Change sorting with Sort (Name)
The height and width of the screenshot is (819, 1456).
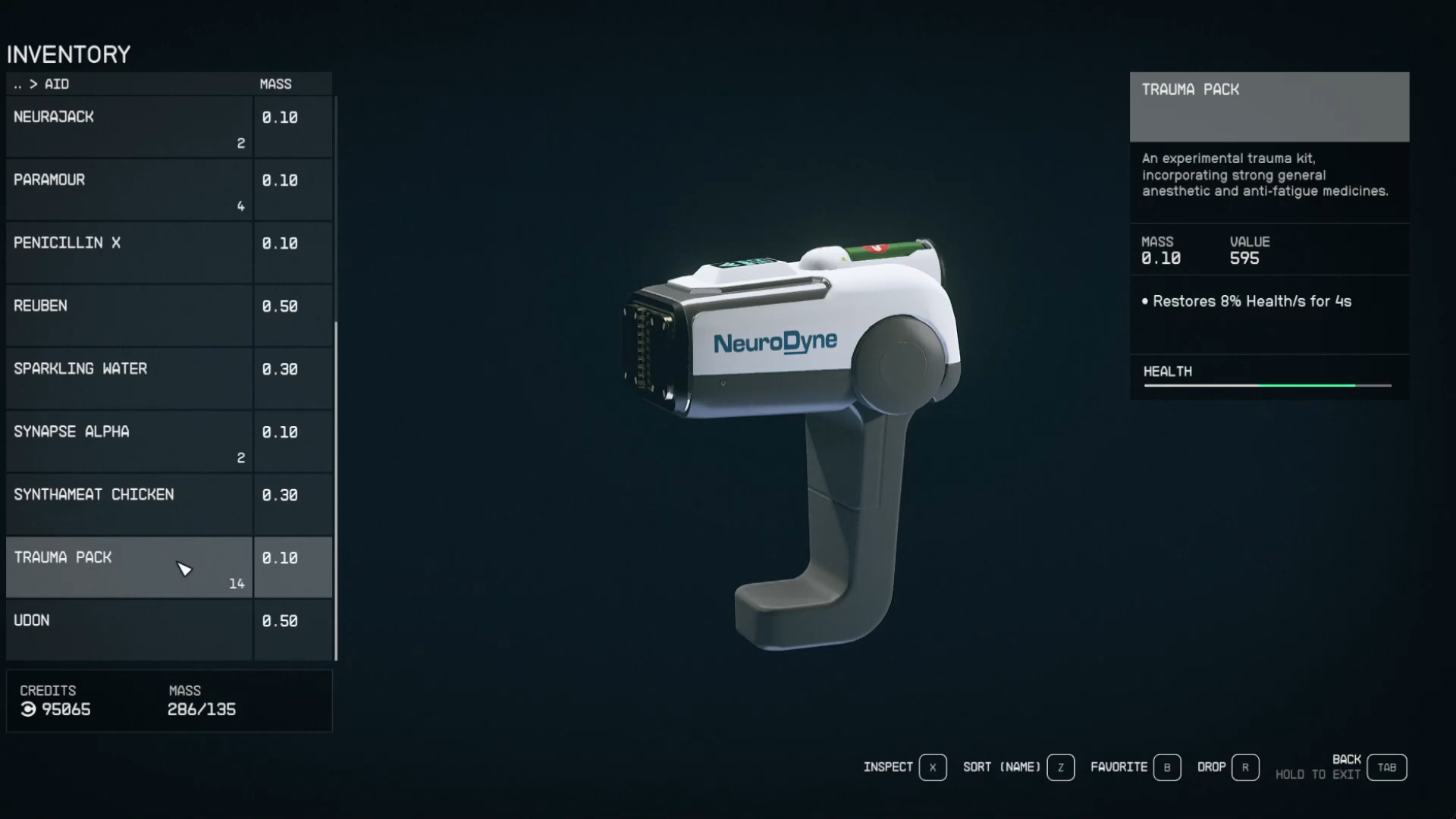coord(1060,767)
